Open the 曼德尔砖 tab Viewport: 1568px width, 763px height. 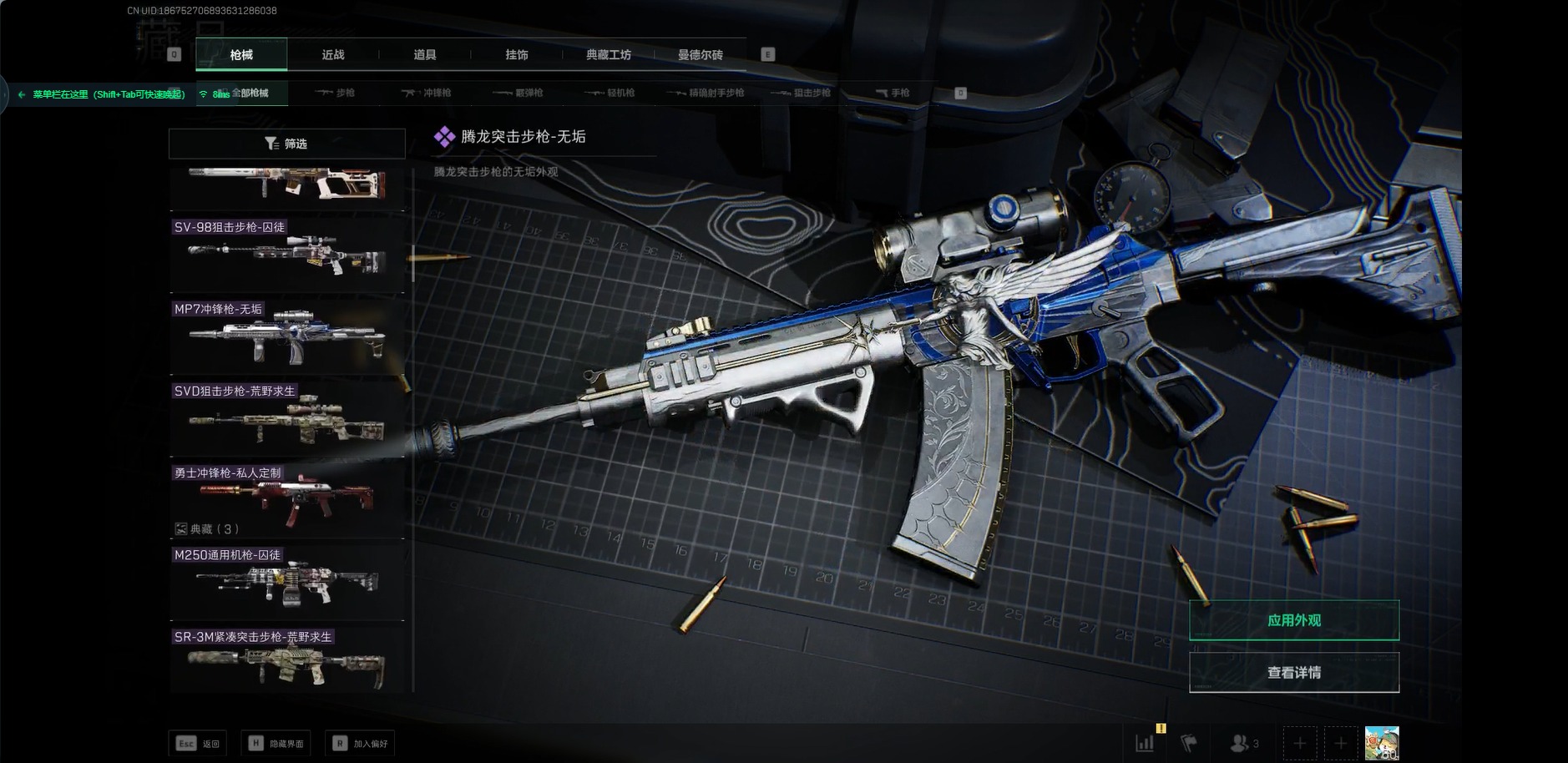coord(701,55)
